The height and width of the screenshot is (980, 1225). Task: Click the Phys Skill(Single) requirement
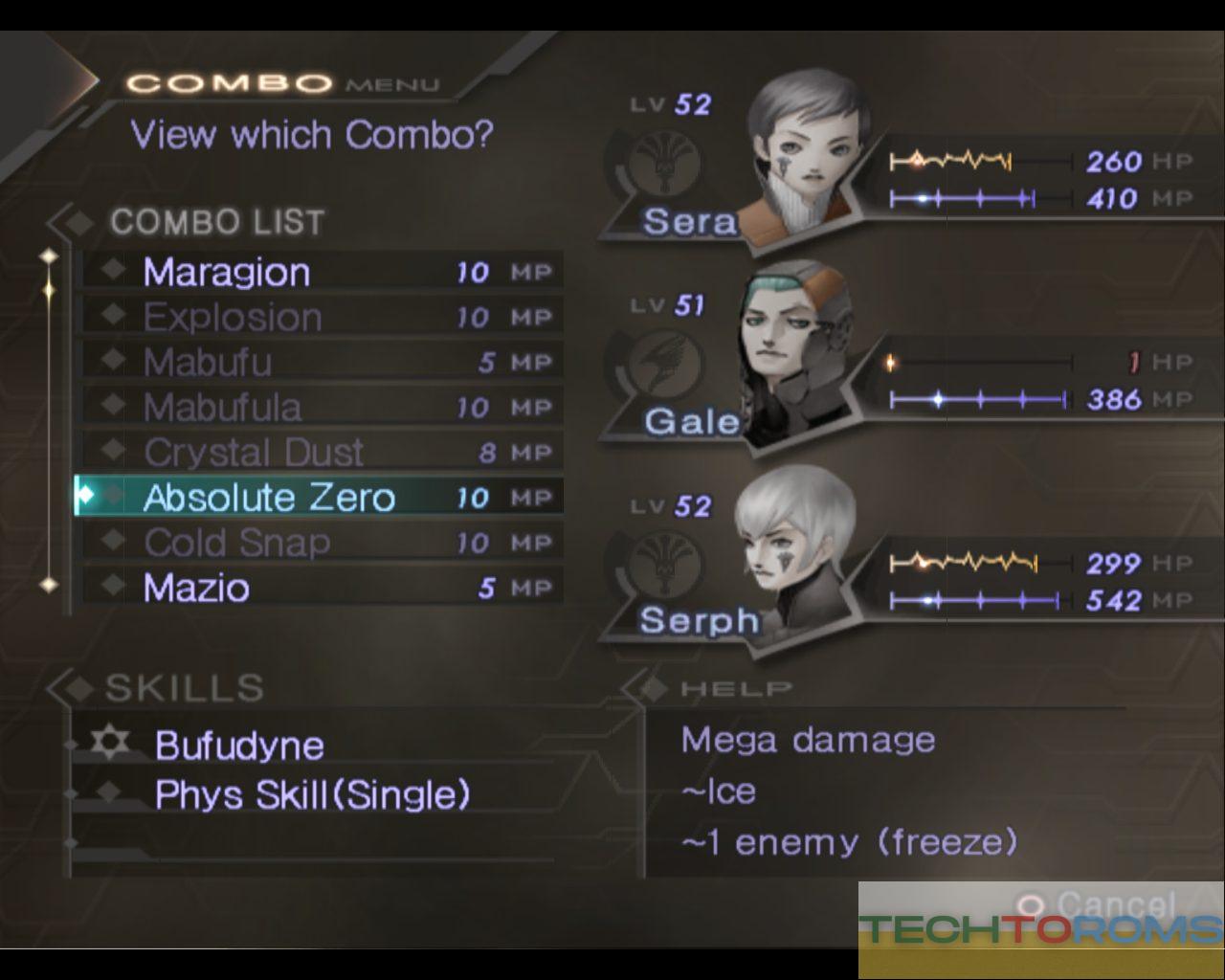(313, 794)
